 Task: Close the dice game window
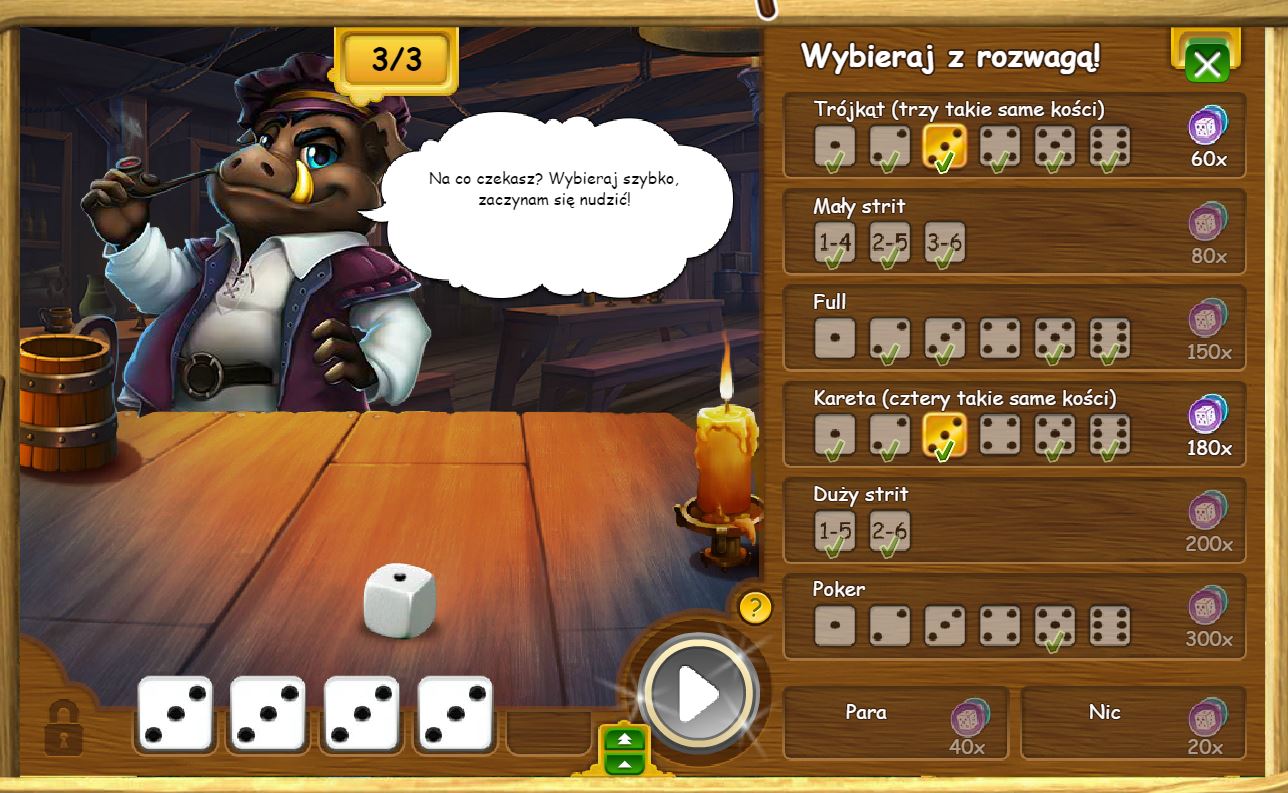point(1206,65)
